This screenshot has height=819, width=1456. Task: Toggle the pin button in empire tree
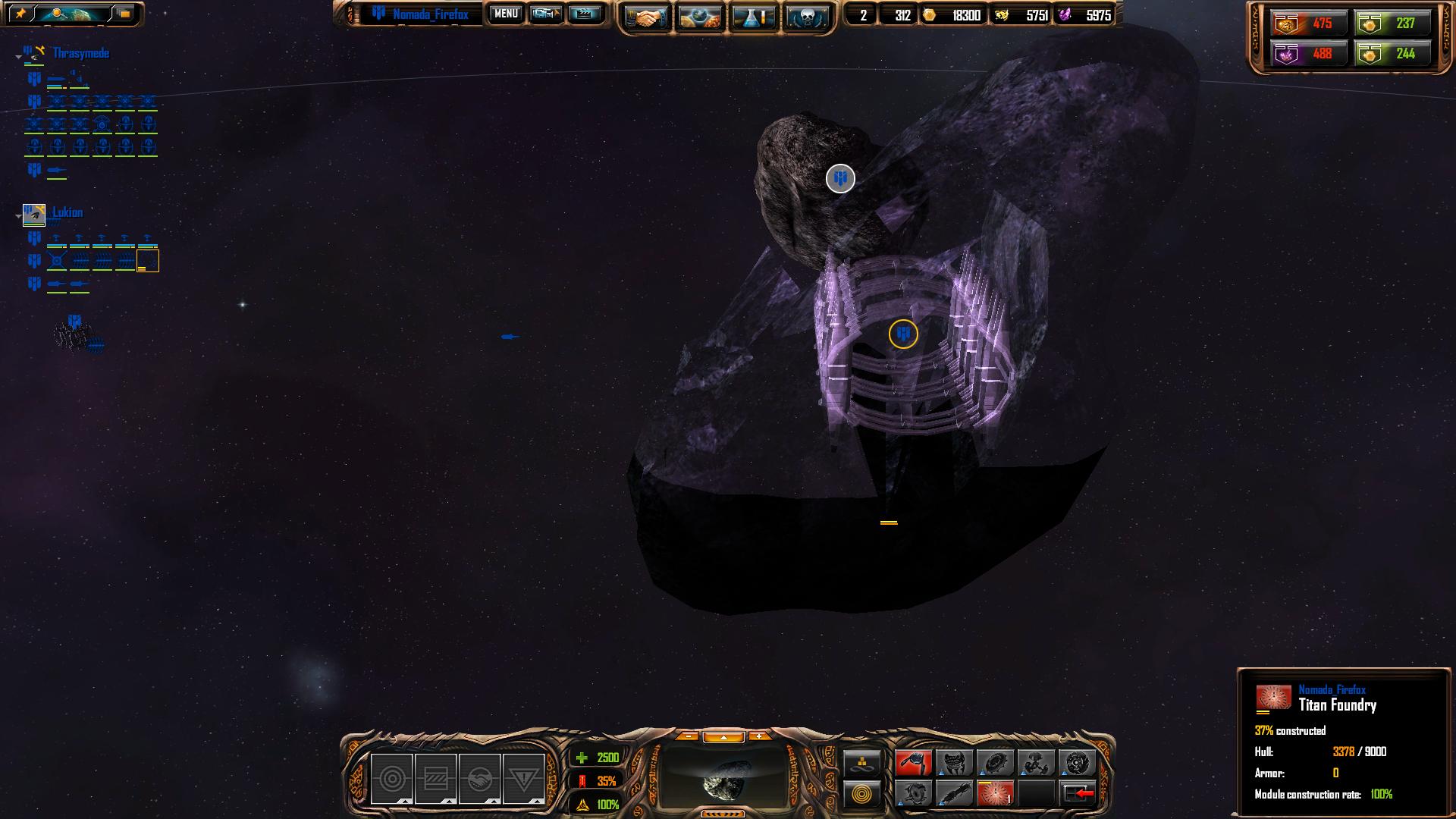tap(20, 14)
